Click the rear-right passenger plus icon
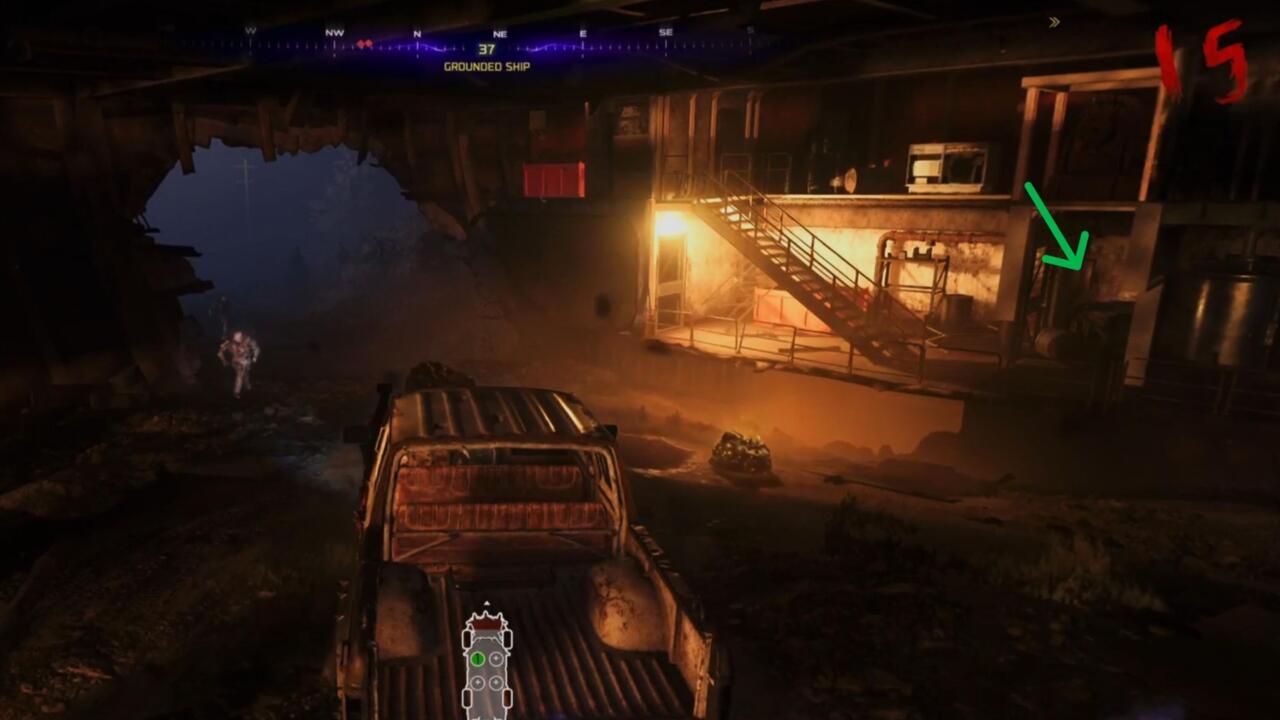Image resolution: width=1280 pixels, height=720 pixels. pyautogui.click(x=496, y=682)
